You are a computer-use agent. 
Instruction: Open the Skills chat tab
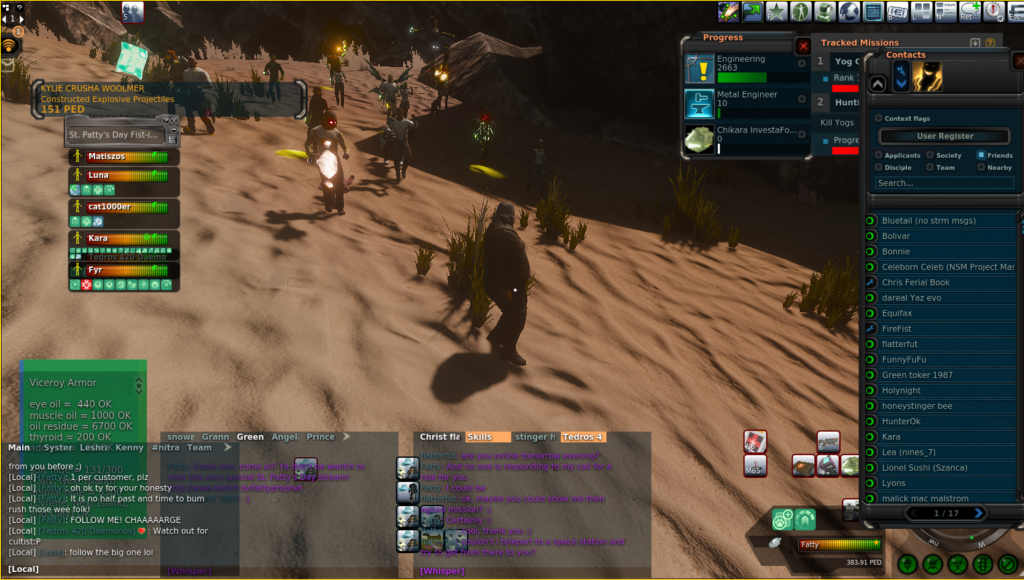coord(481,437)
